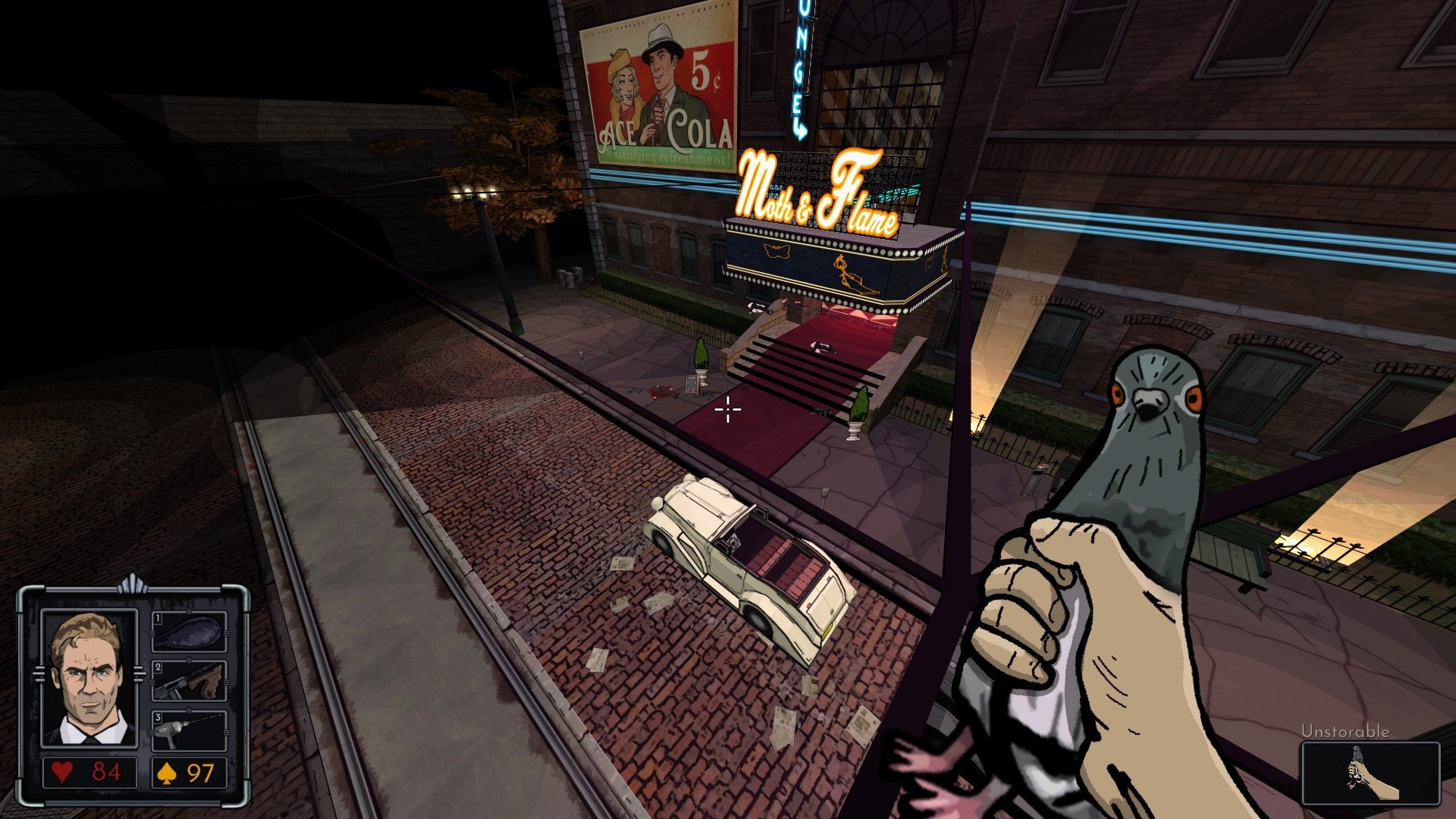Viewport: 1456px width, 819px height.
Task: Choose the power drill in slot 3
Action: pyautogui.click(x=190, y=730)
